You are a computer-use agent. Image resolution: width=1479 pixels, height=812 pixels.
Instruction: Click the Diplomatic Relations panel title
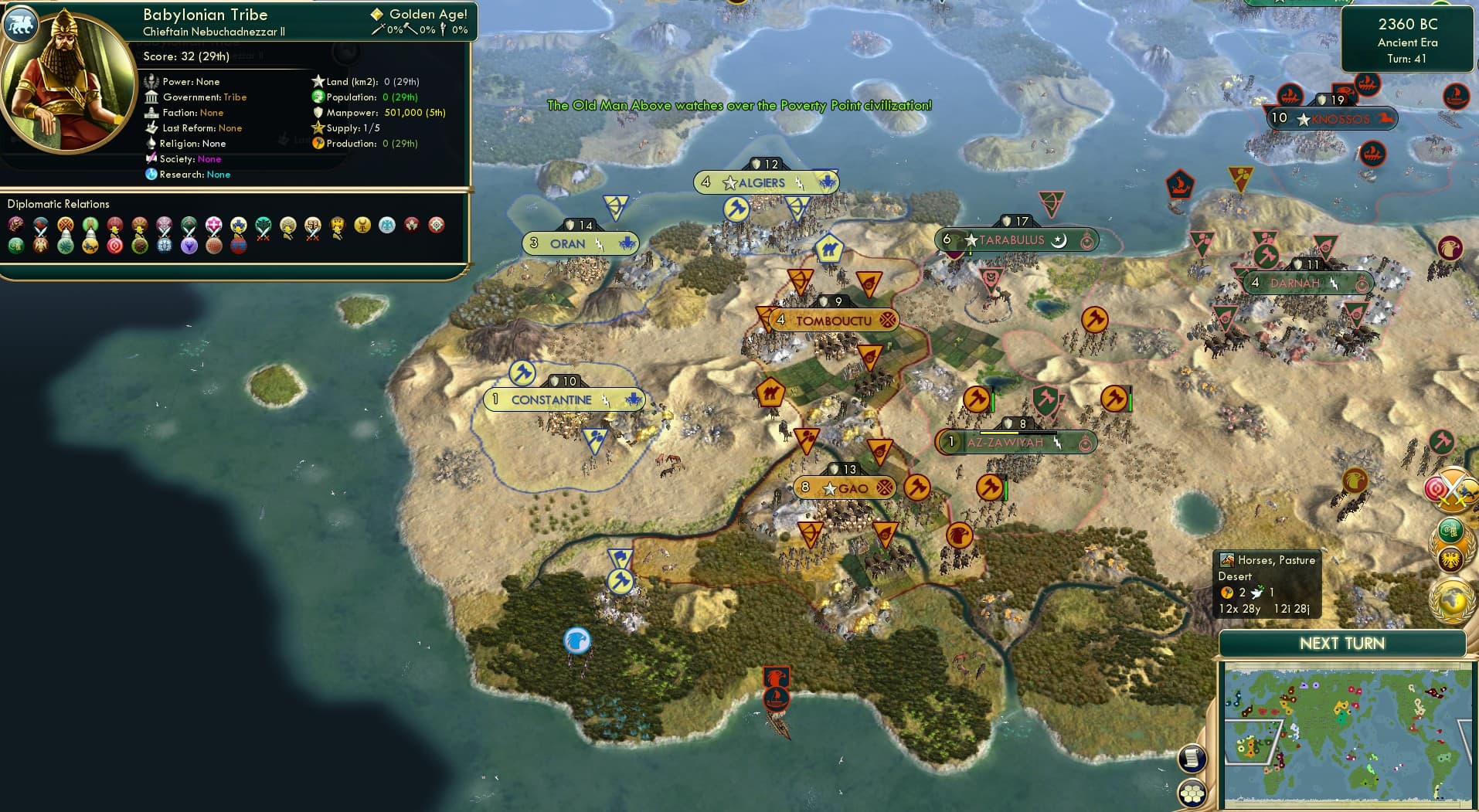[x=59, y=203]
